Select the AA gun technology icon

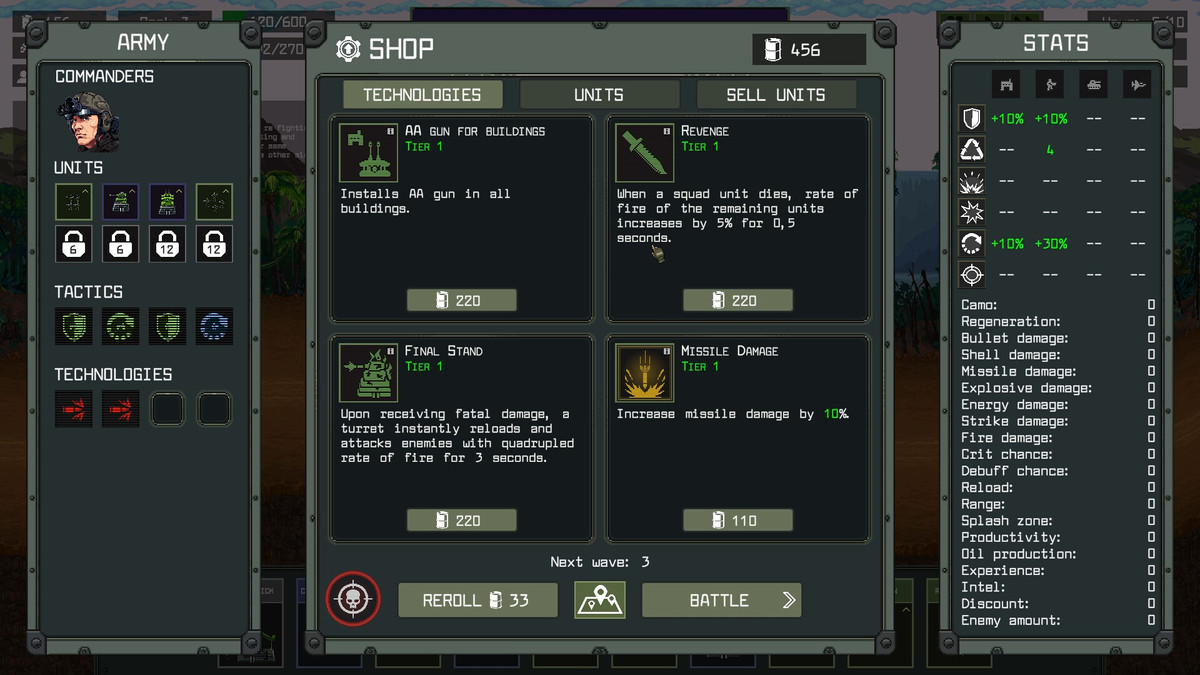[368, 153]
